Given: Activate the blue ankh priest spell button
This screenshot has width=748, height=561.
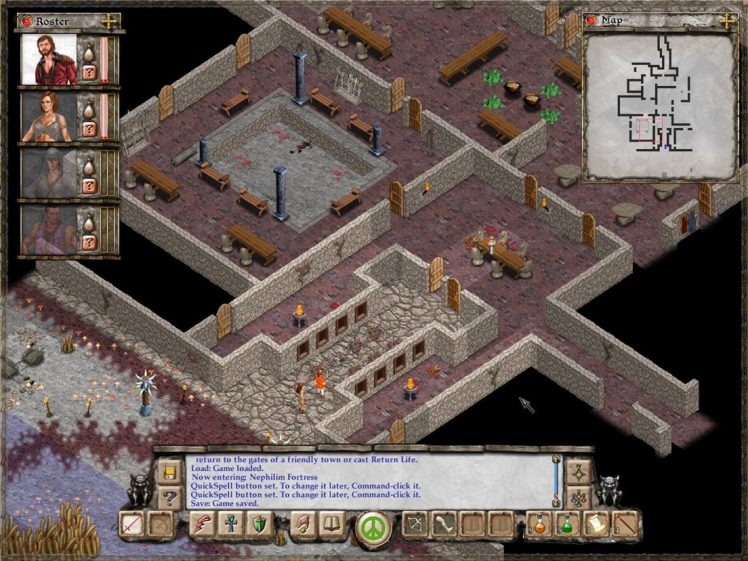Looking at the screenshot, I should [x=233, y=523].
